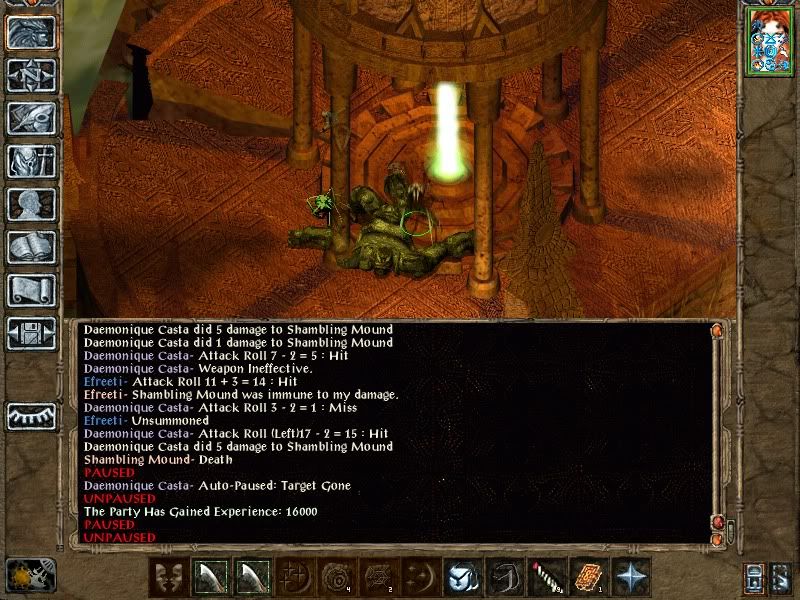Open the journal with the quill icon
800x600 pixels.
click(31, 118)
